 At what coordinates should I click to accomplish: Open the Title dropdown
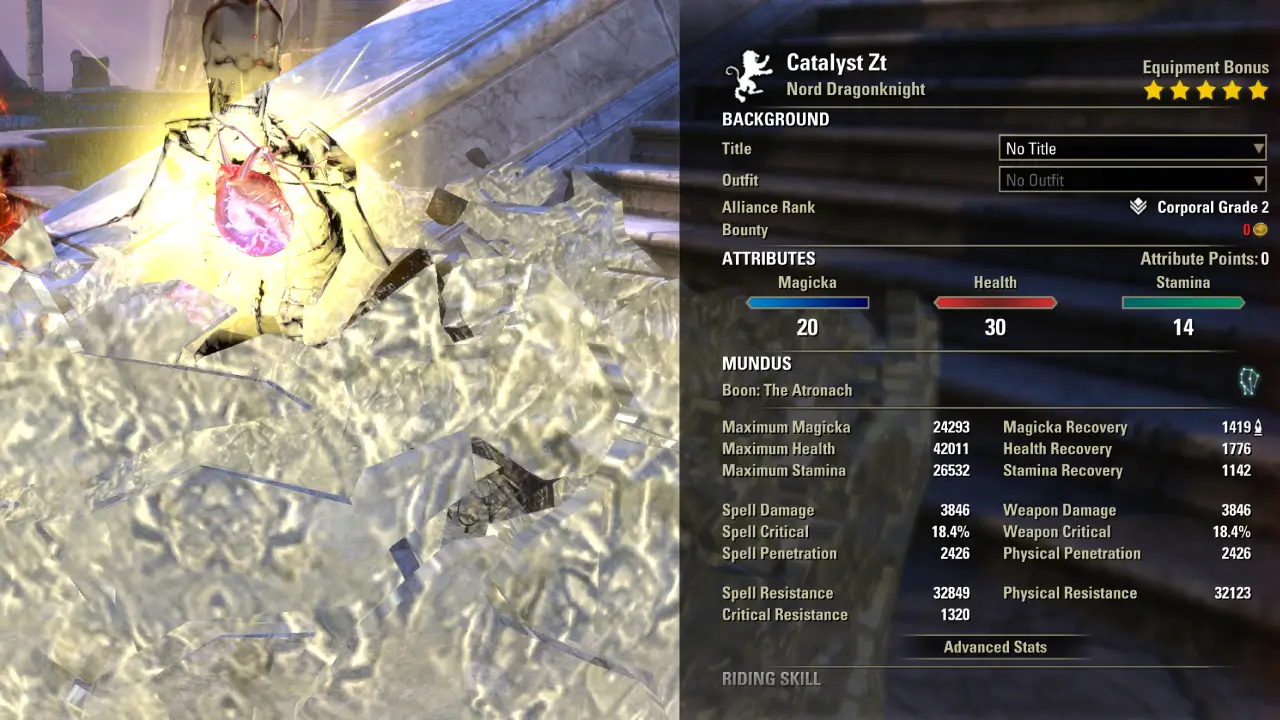[x=1133, y=148]
